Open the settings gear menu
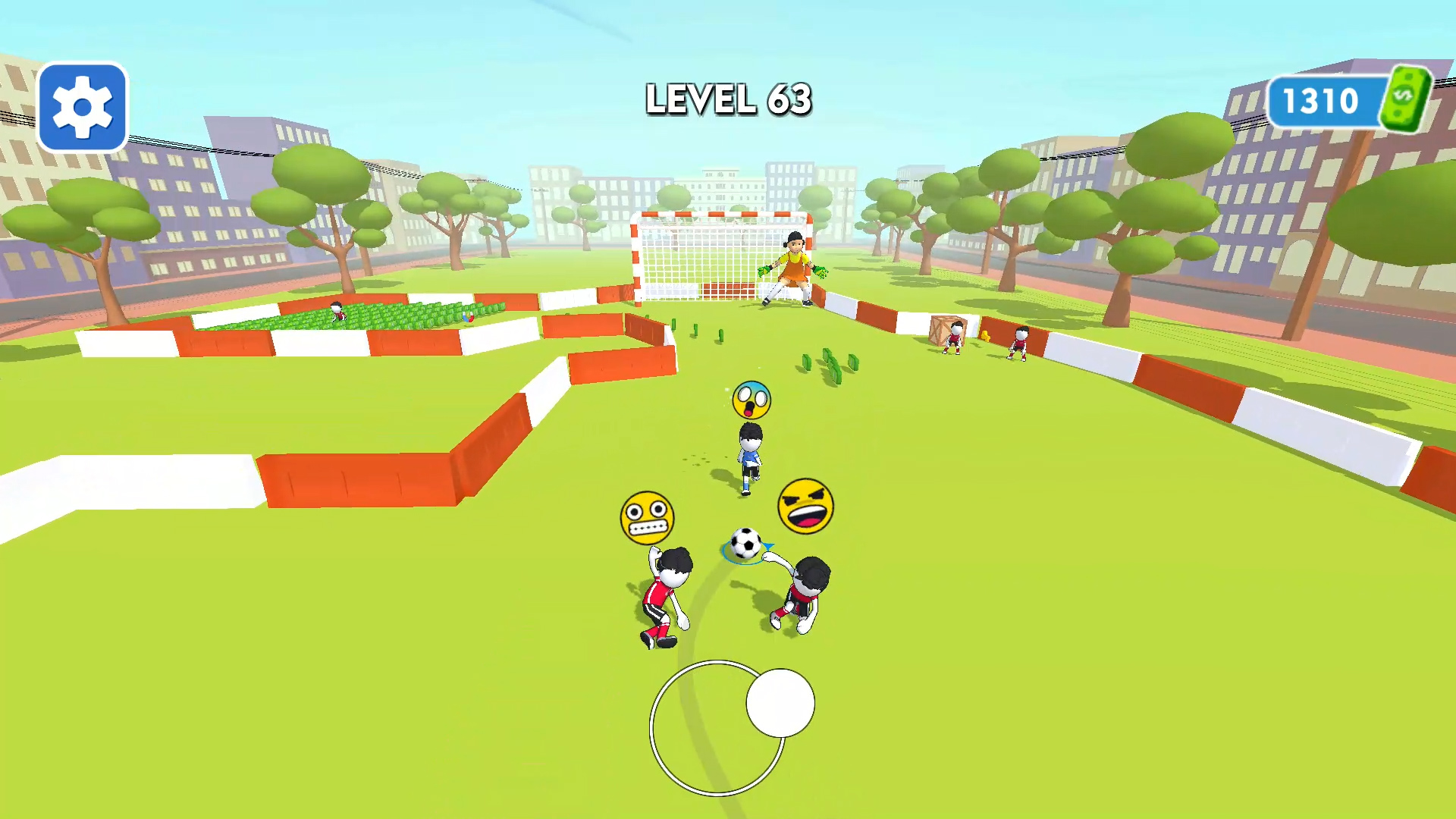Image resolution: width=1456 pixels, height=819 pixels. (x=82, y=106)
